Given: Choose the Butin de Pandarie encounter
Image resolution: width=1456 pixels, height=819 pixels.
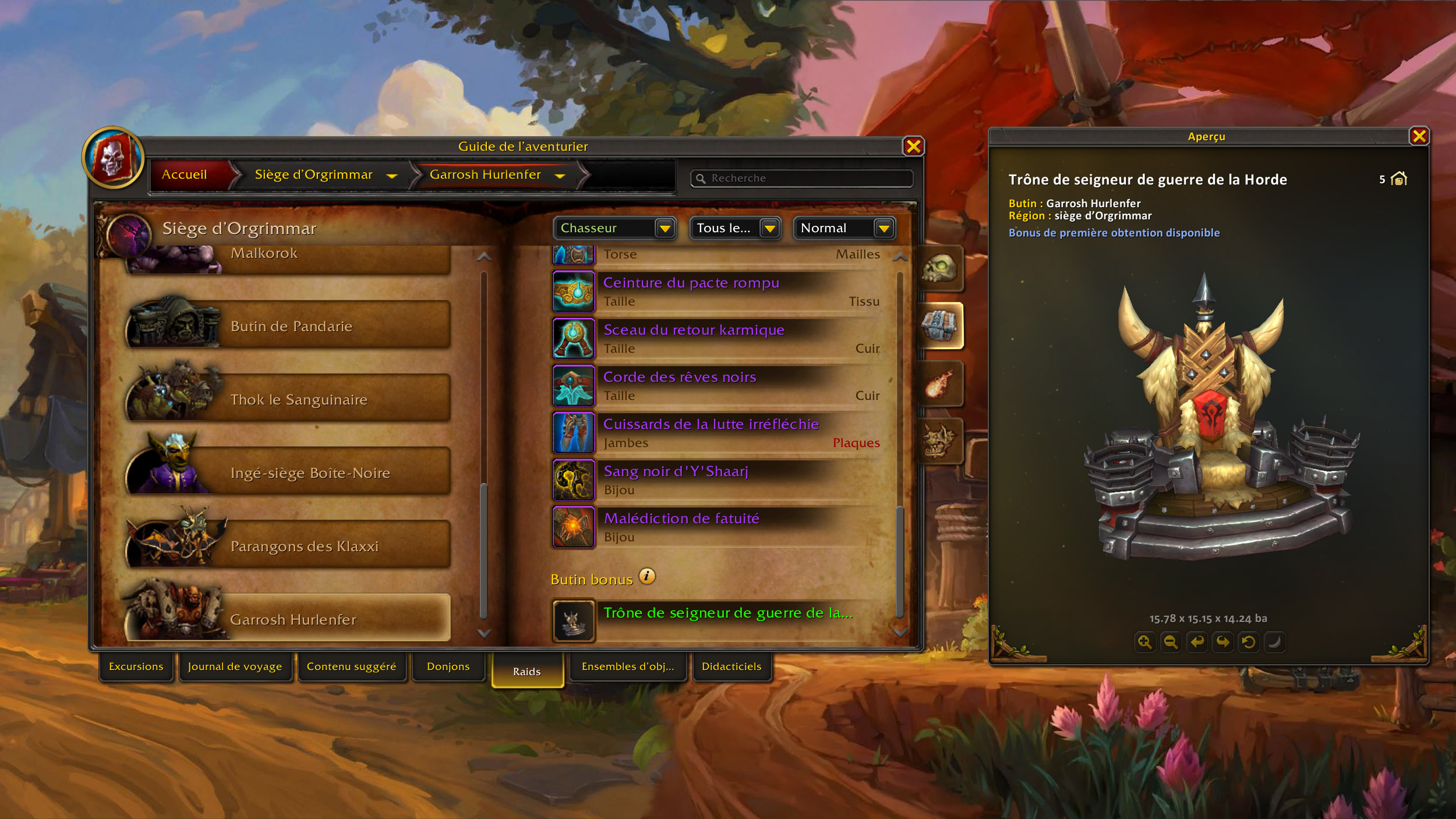Looking at the screenshot, I should tap(291, 327).
